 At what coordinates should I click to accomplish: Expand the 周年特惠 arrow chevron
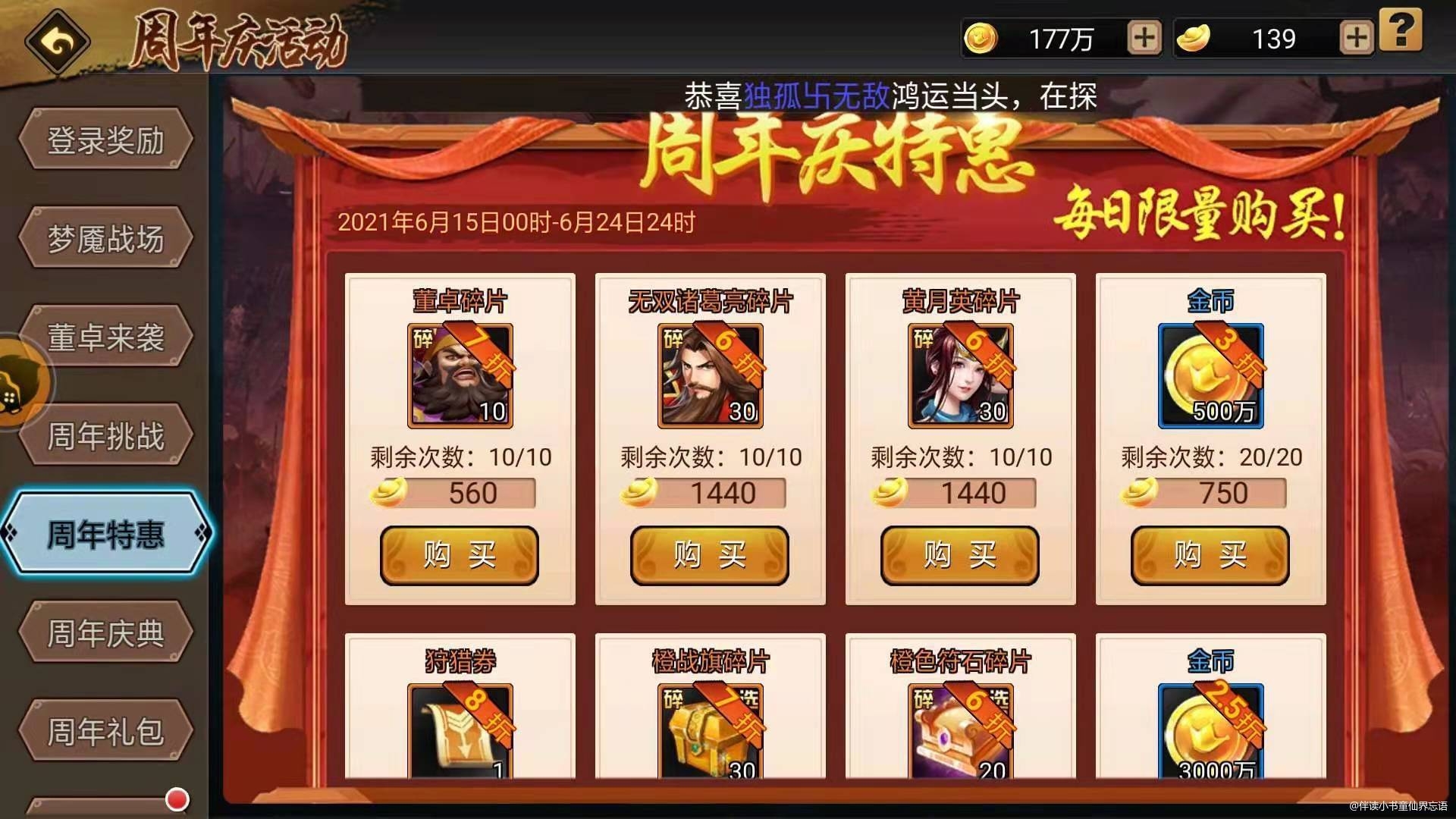coord(201,533)
